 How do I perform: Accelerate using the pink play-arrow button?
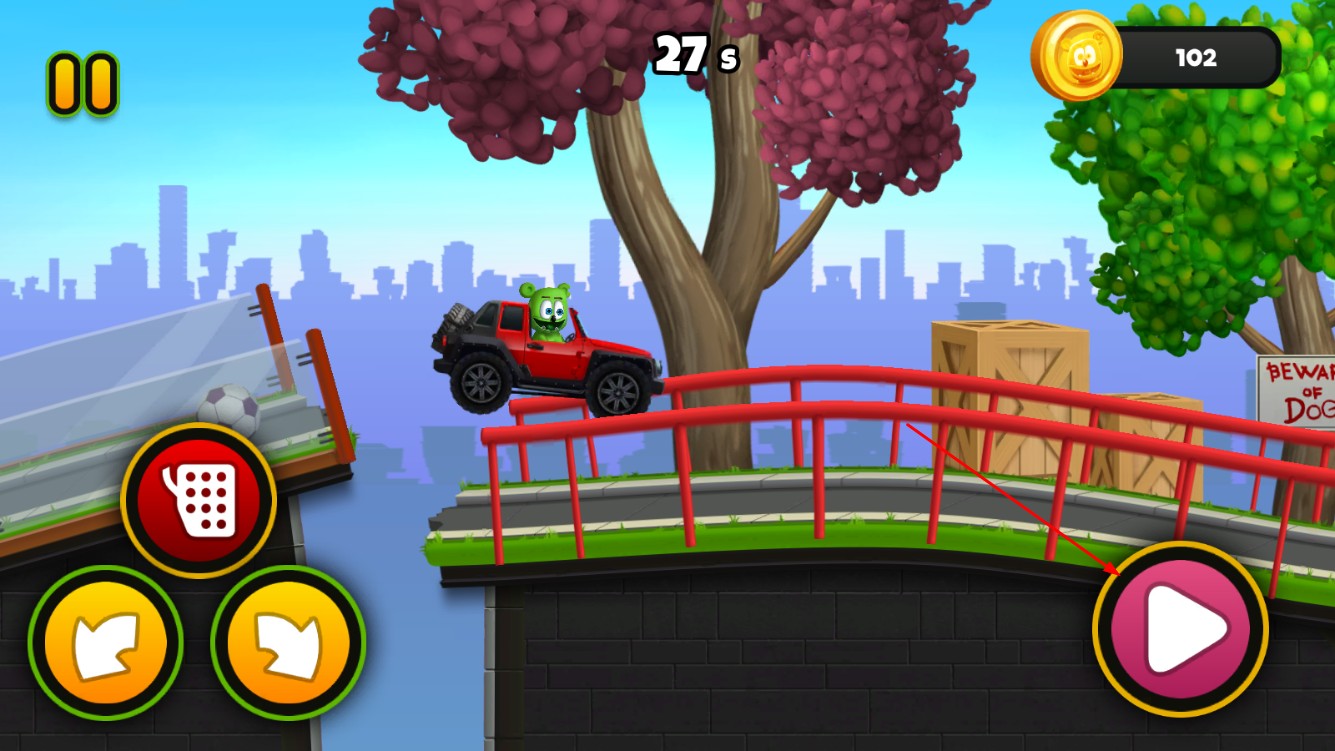(x=1180, y=630)
